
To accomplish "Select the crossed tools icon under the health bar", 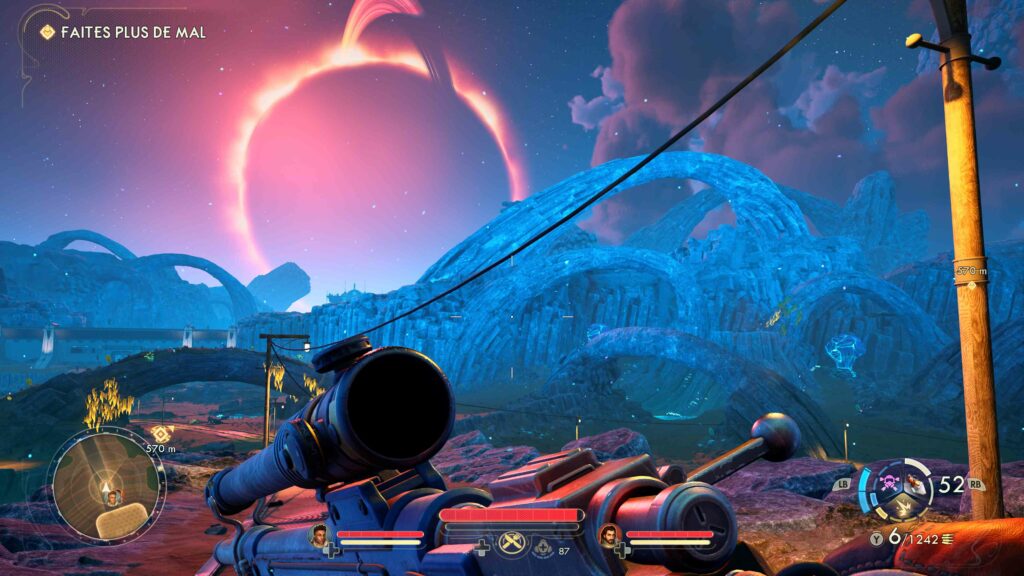I will (510, 542).
